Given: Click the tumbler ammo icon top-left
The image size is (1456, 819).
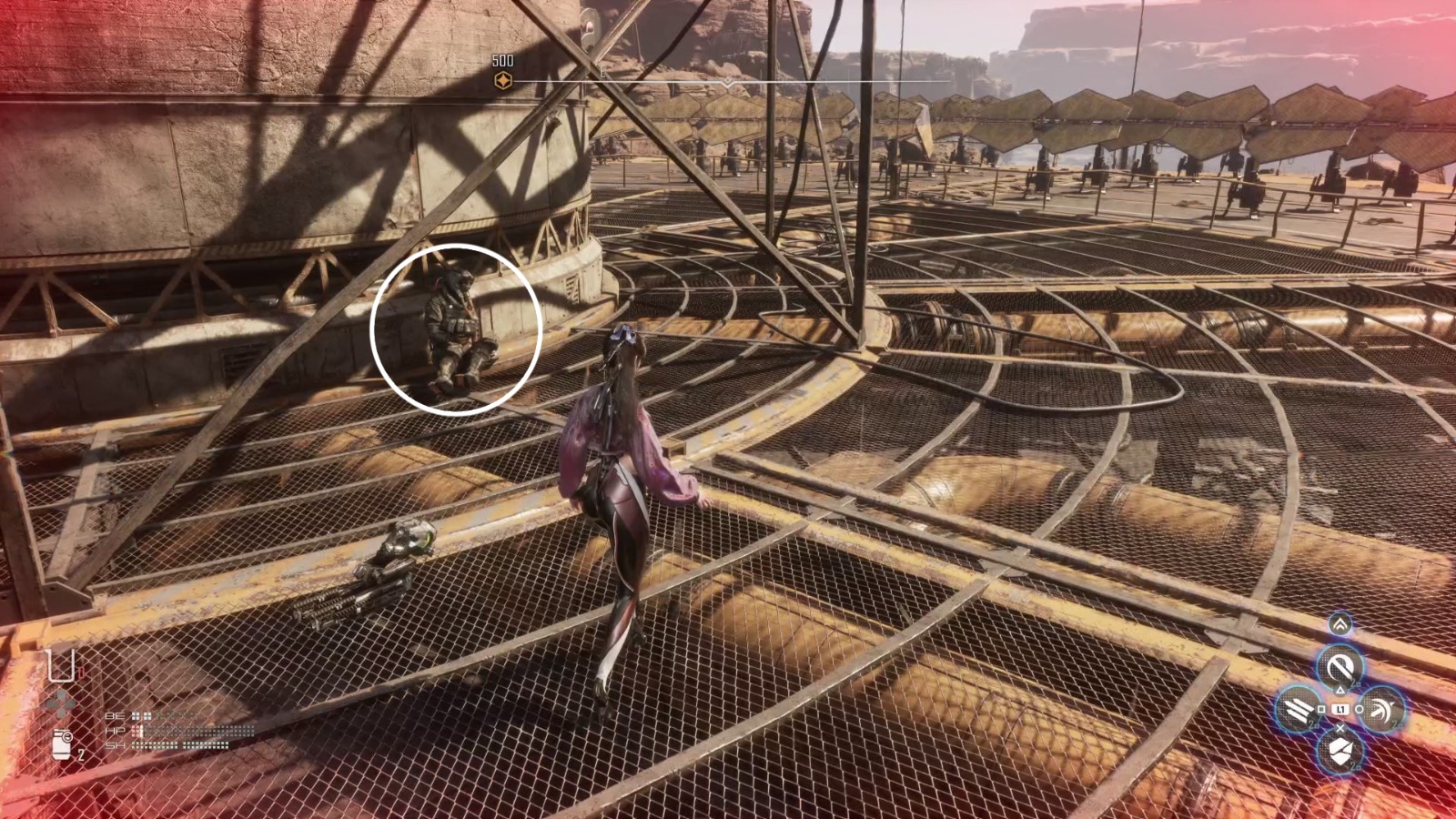Looking at the screenshot, I should pyautogui.click(x=60, y=665).
